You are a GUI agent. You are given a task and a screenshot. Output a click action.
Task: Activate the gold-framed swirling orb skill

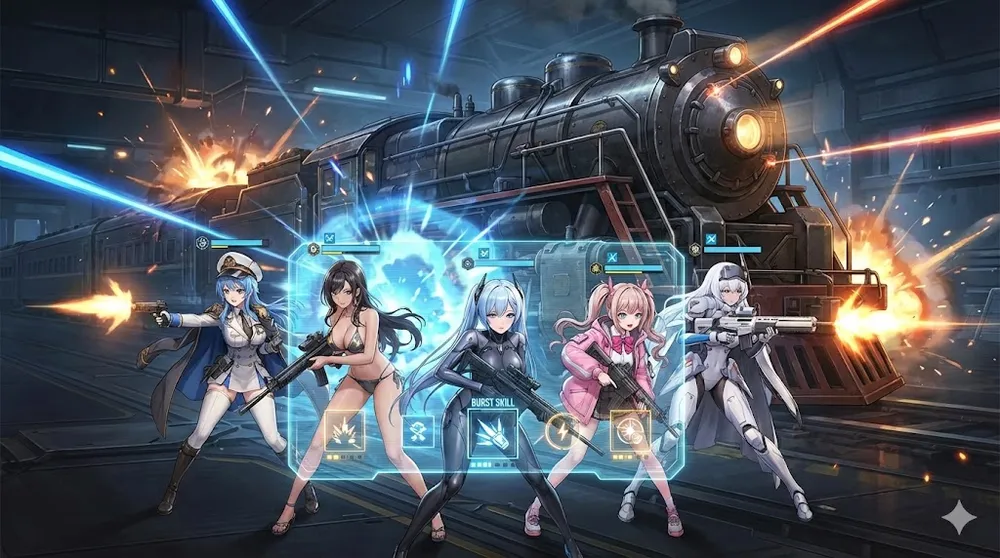[x=630, y=430]
